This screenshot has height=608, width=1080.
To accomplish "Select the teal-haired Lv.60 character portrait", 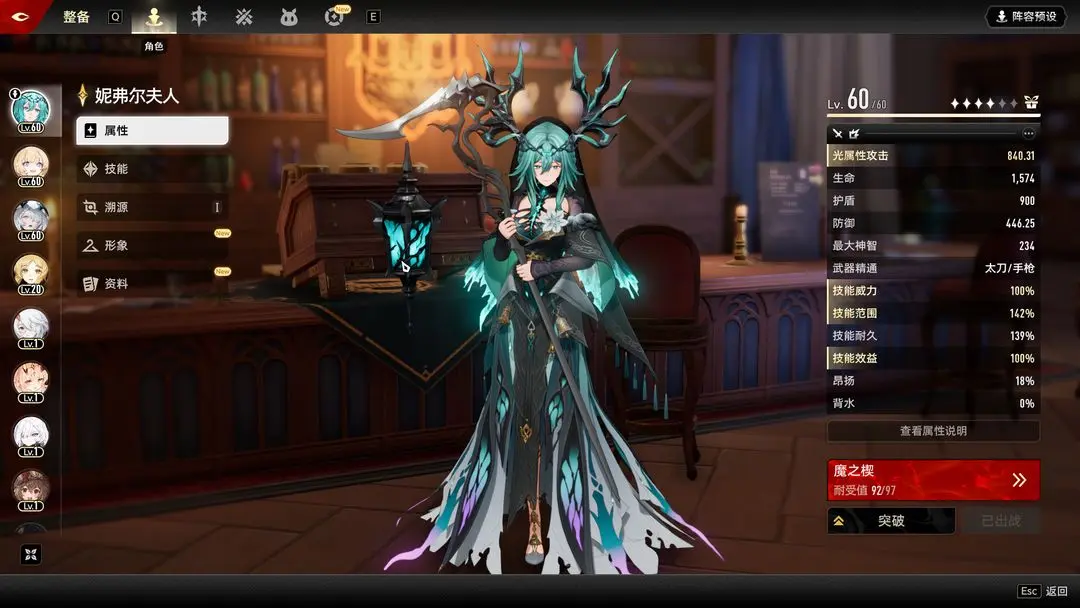I will (x=30, y=110).
